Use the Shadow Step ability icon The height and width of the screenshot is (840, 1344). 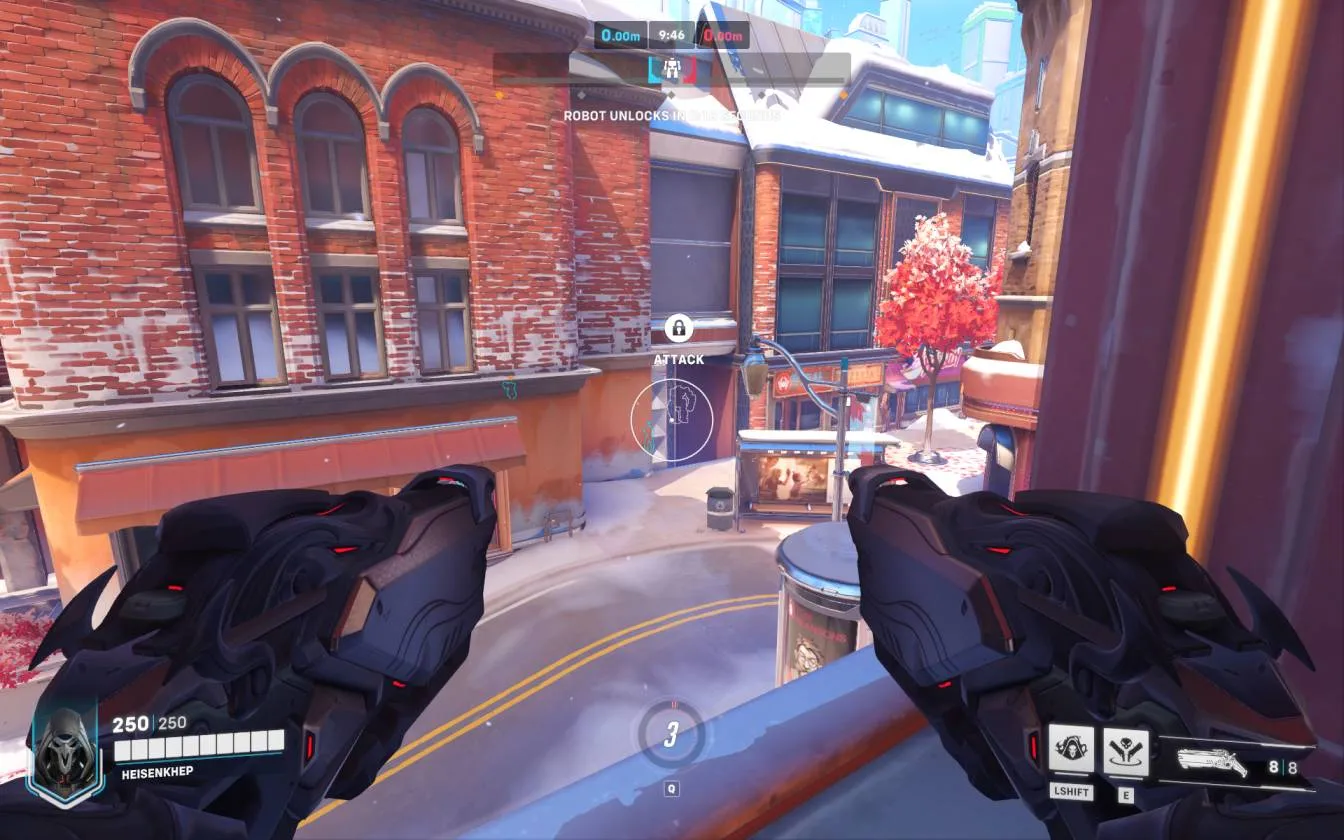(x=1125, y=750)
